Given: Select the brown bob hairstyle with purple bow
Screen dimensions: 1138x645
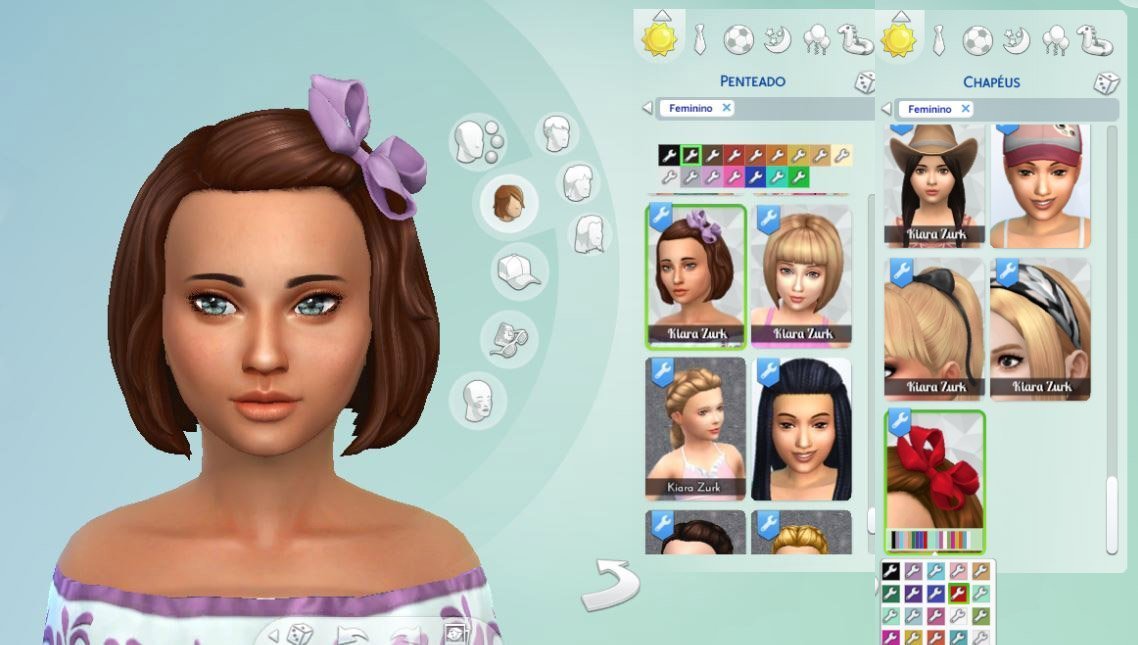Looking at the screenshot, I should point(696,275).
